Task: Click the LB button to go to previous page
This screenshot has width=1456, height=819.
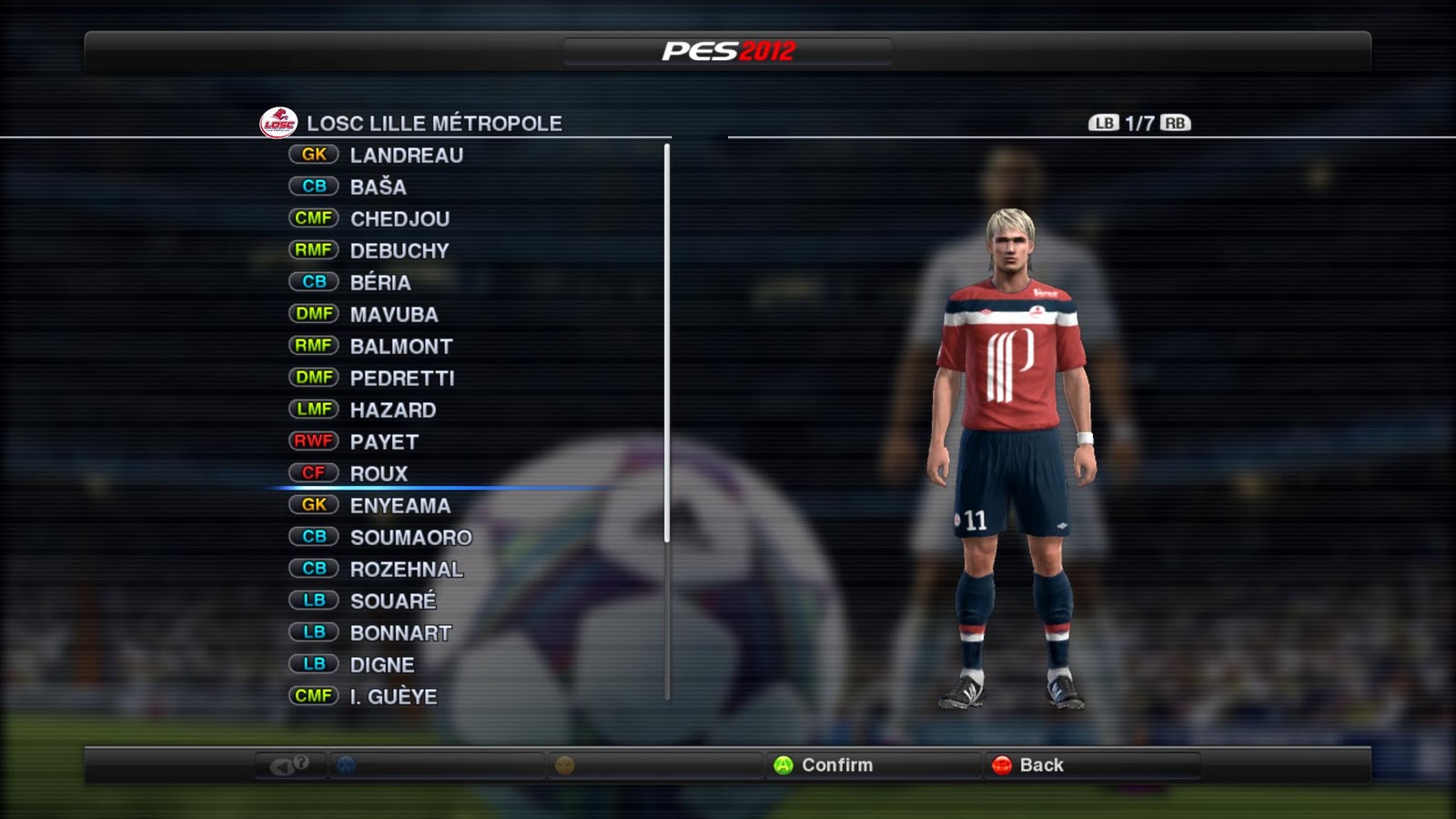Action: tap(1104, 121)
